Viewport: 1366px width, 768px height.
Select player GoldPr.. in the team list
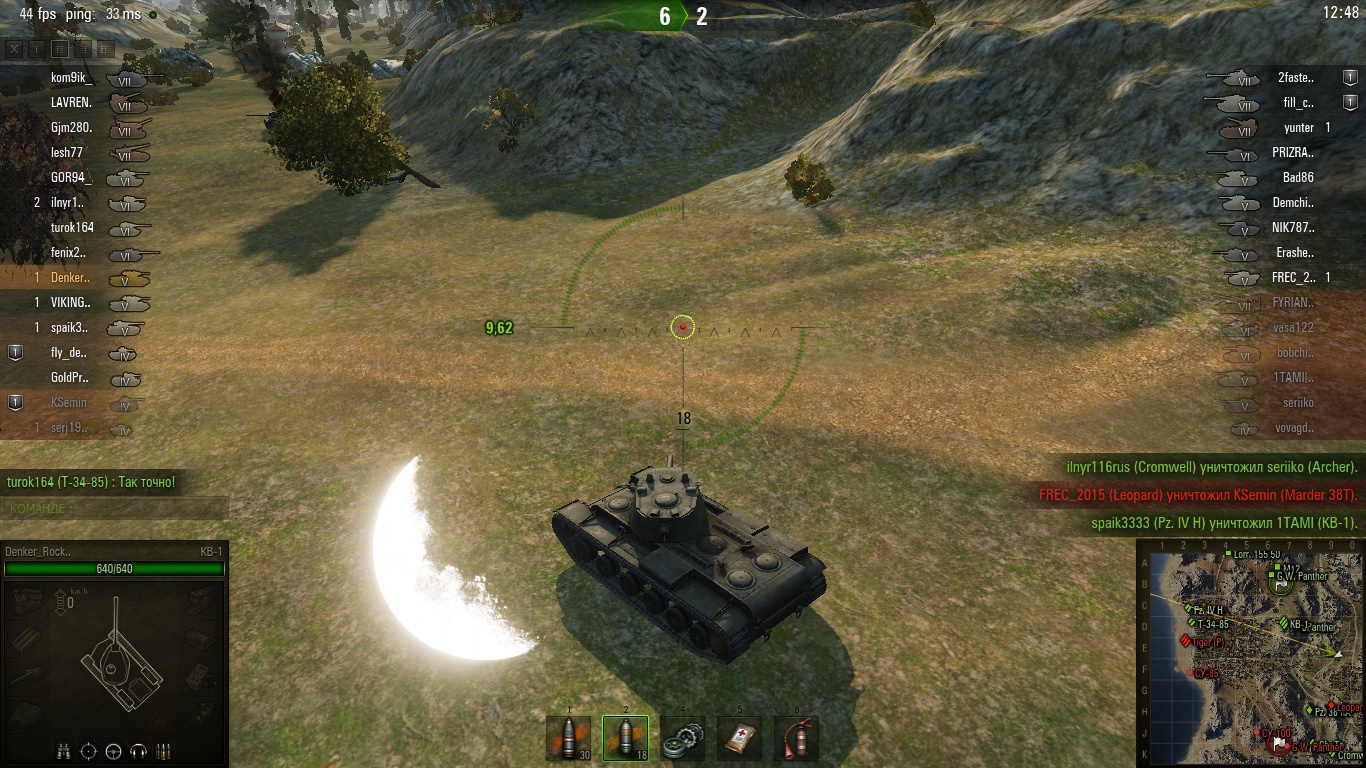click(x=70, y=378)
